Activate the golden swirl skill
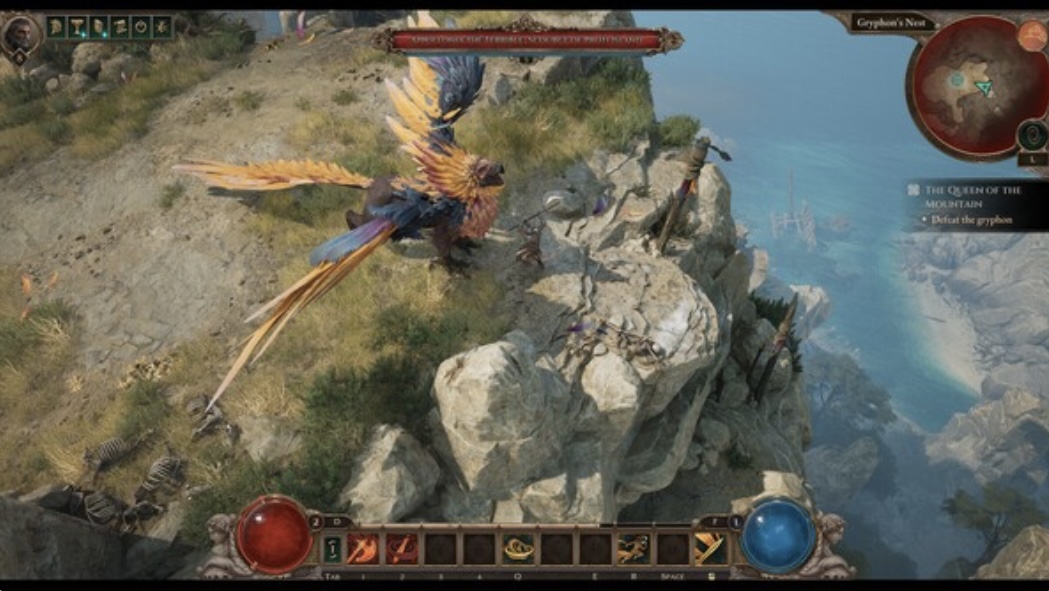This screenshot has width=1049, height=591. tap(517, 548)
